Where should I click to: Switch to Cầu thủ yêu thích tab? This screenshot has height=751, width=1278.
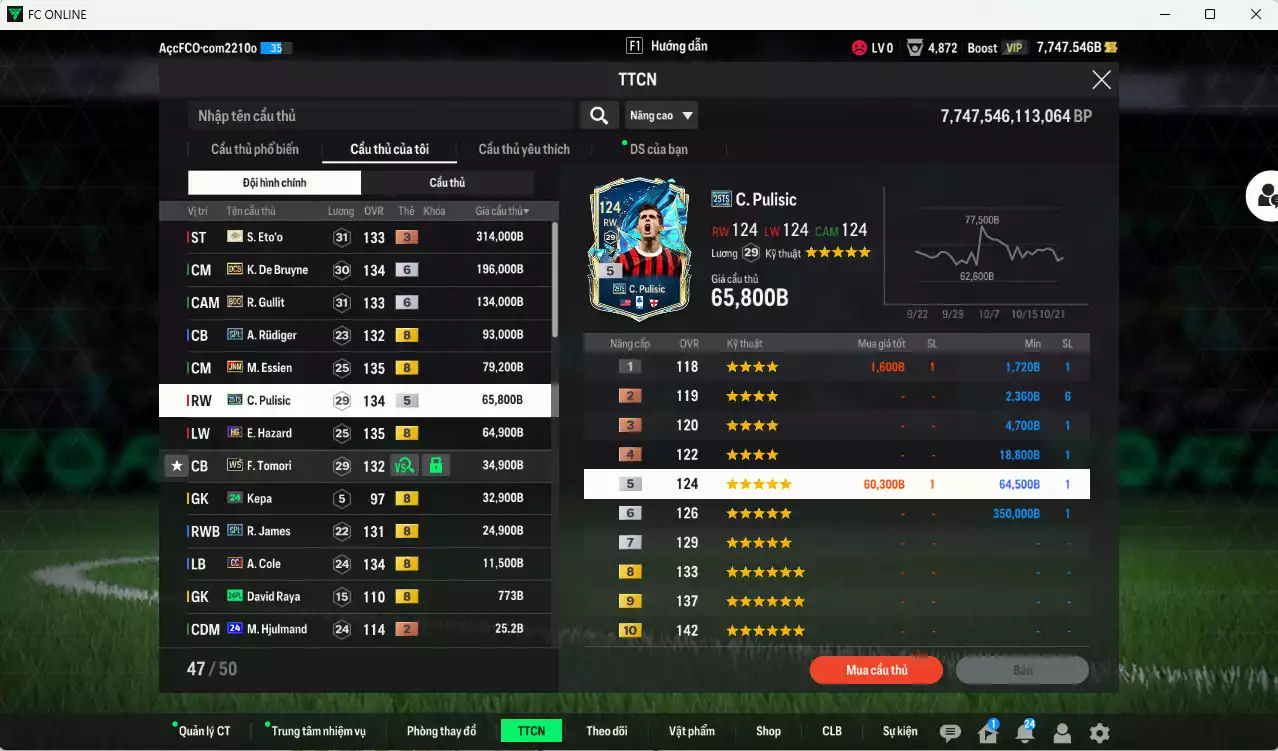(524, 149)
